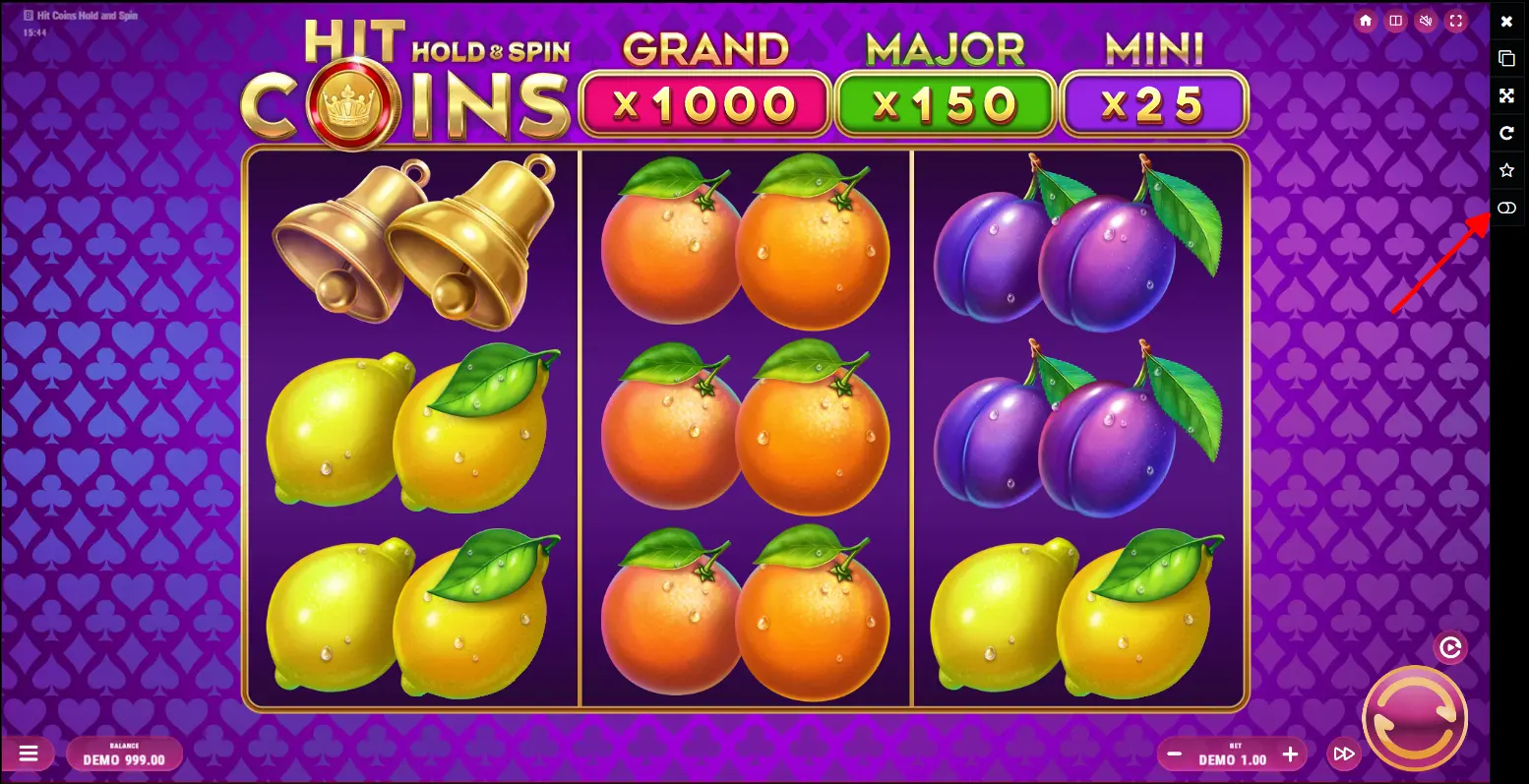Close the game with the X button

[x=1506, y=21]
